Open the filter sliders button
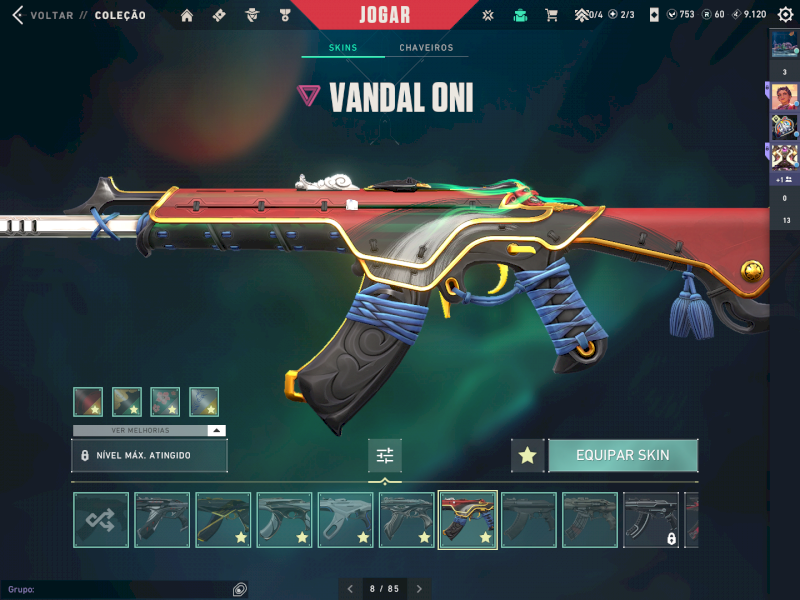The height and width of the screenshot is (600, 800). point(384,456)
